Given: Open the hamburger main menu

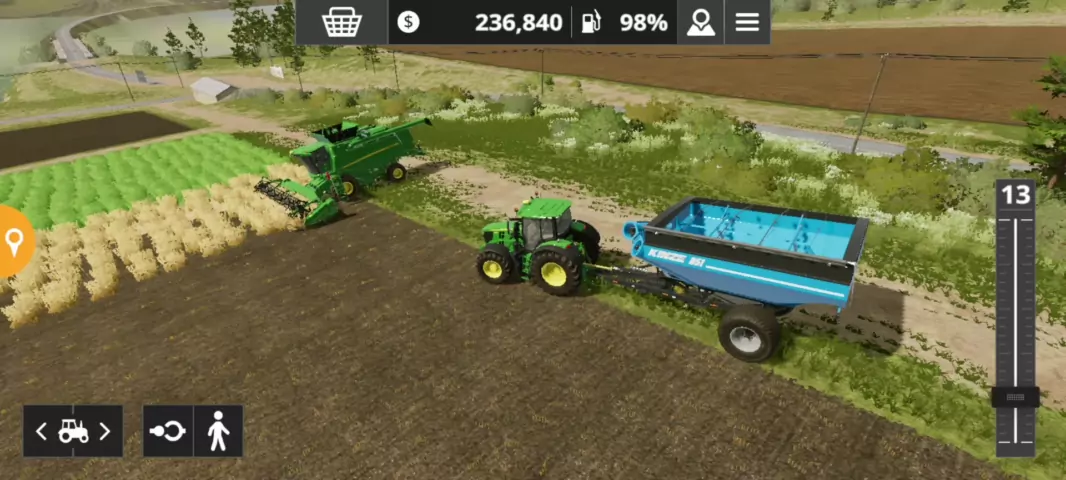Looking at the screenshot, I should [747, 22].
